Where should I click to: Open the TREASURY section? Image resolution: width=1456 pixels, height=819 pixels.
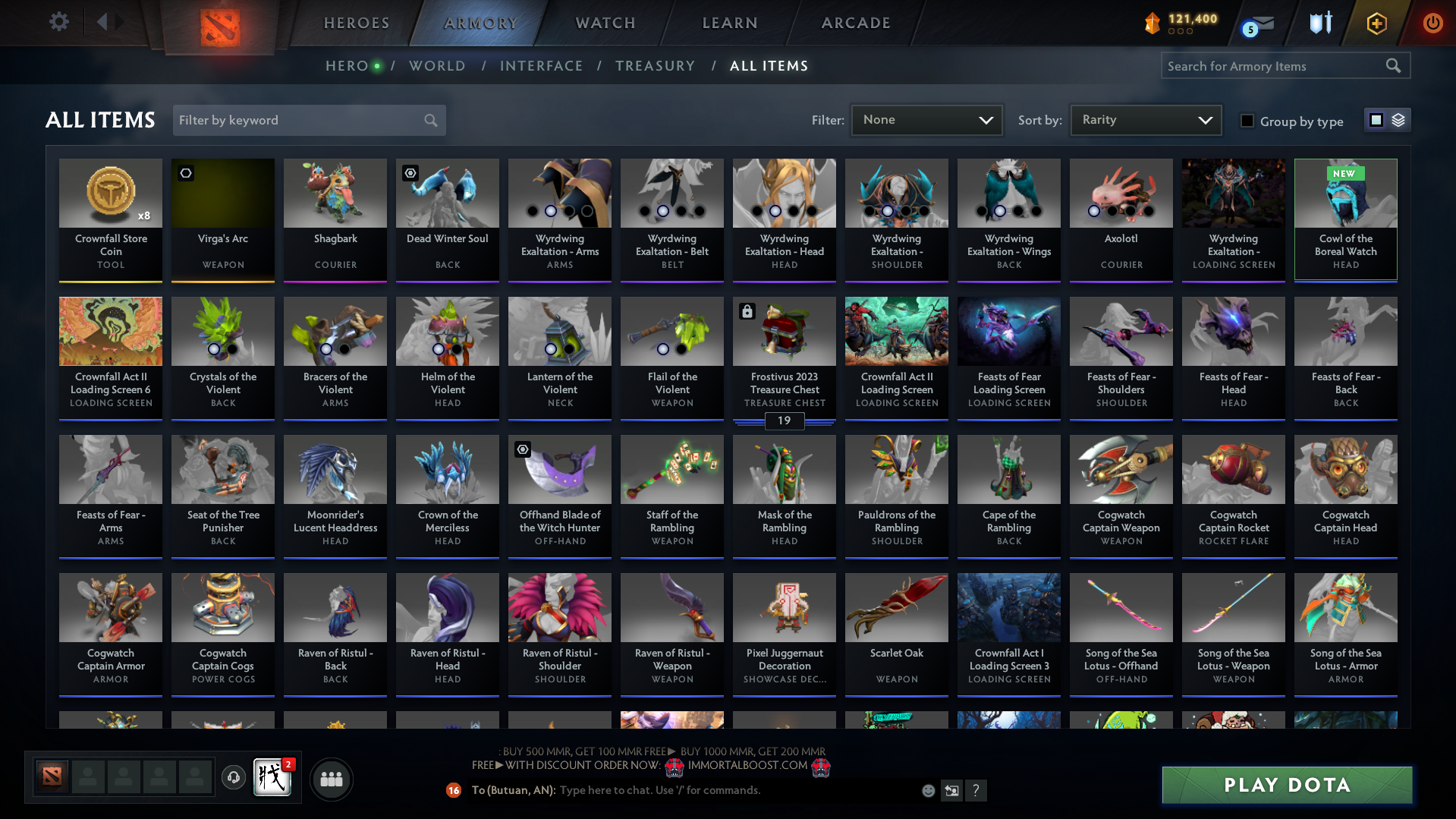(655, 65)
